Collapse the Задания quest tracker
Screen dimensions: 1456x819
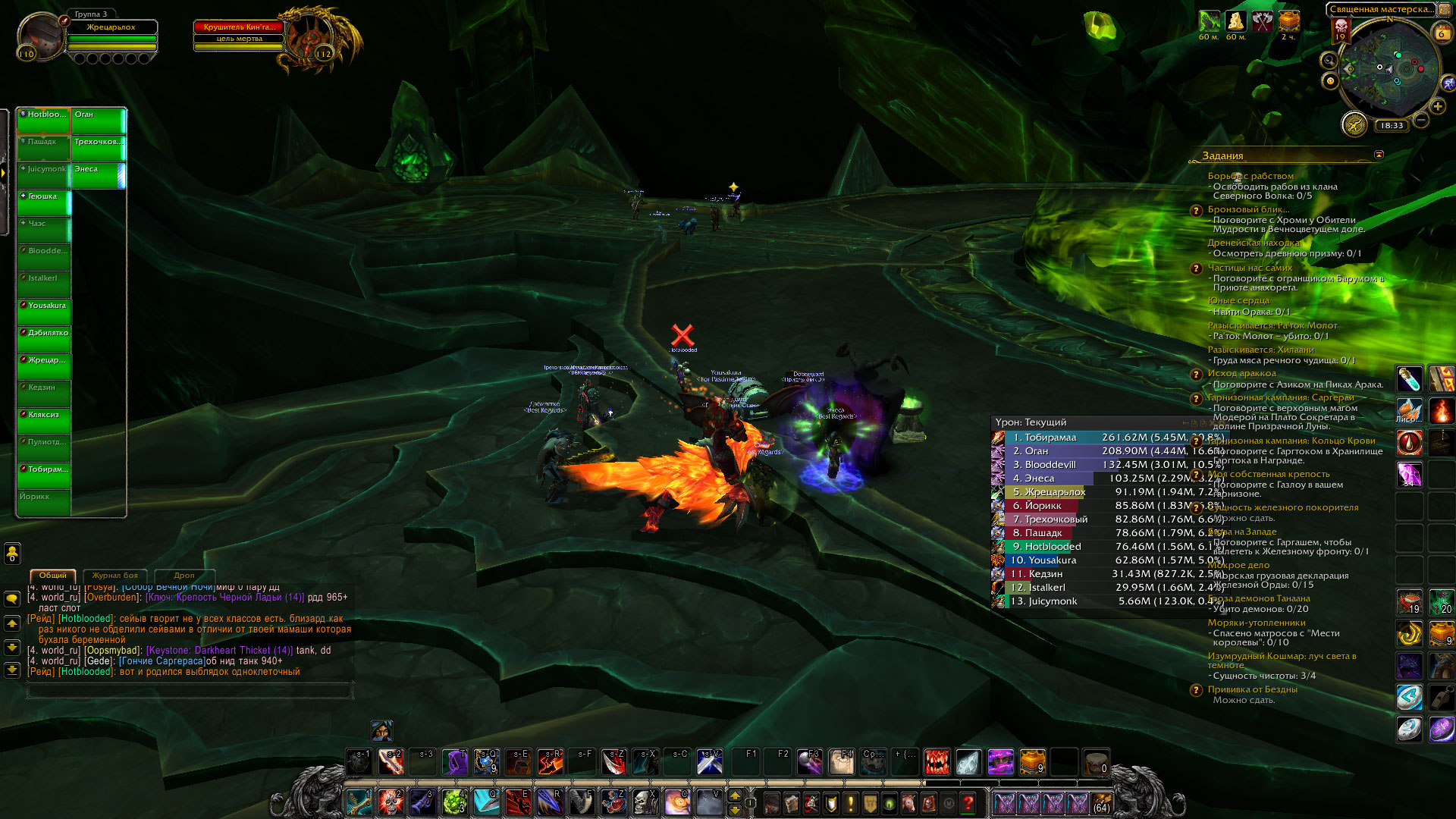tap(1379, 155)
